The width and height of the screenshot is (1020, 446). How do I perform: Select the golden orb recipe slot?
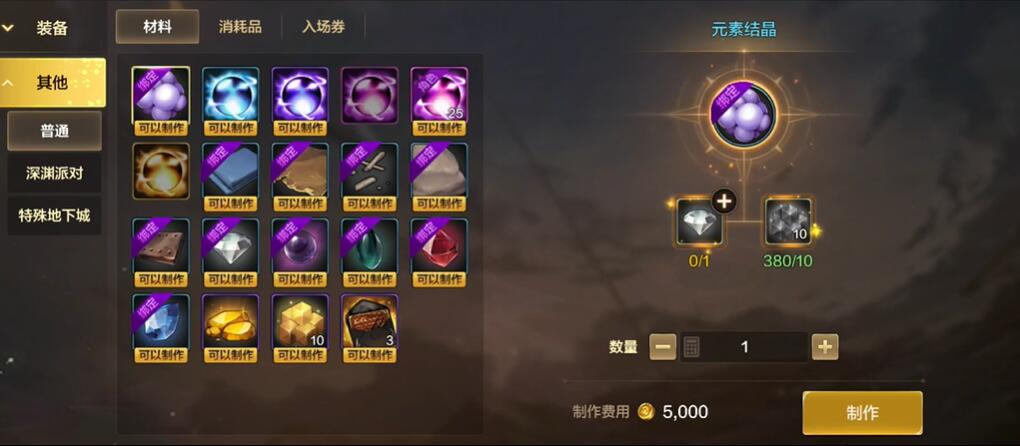pos(160,170)
